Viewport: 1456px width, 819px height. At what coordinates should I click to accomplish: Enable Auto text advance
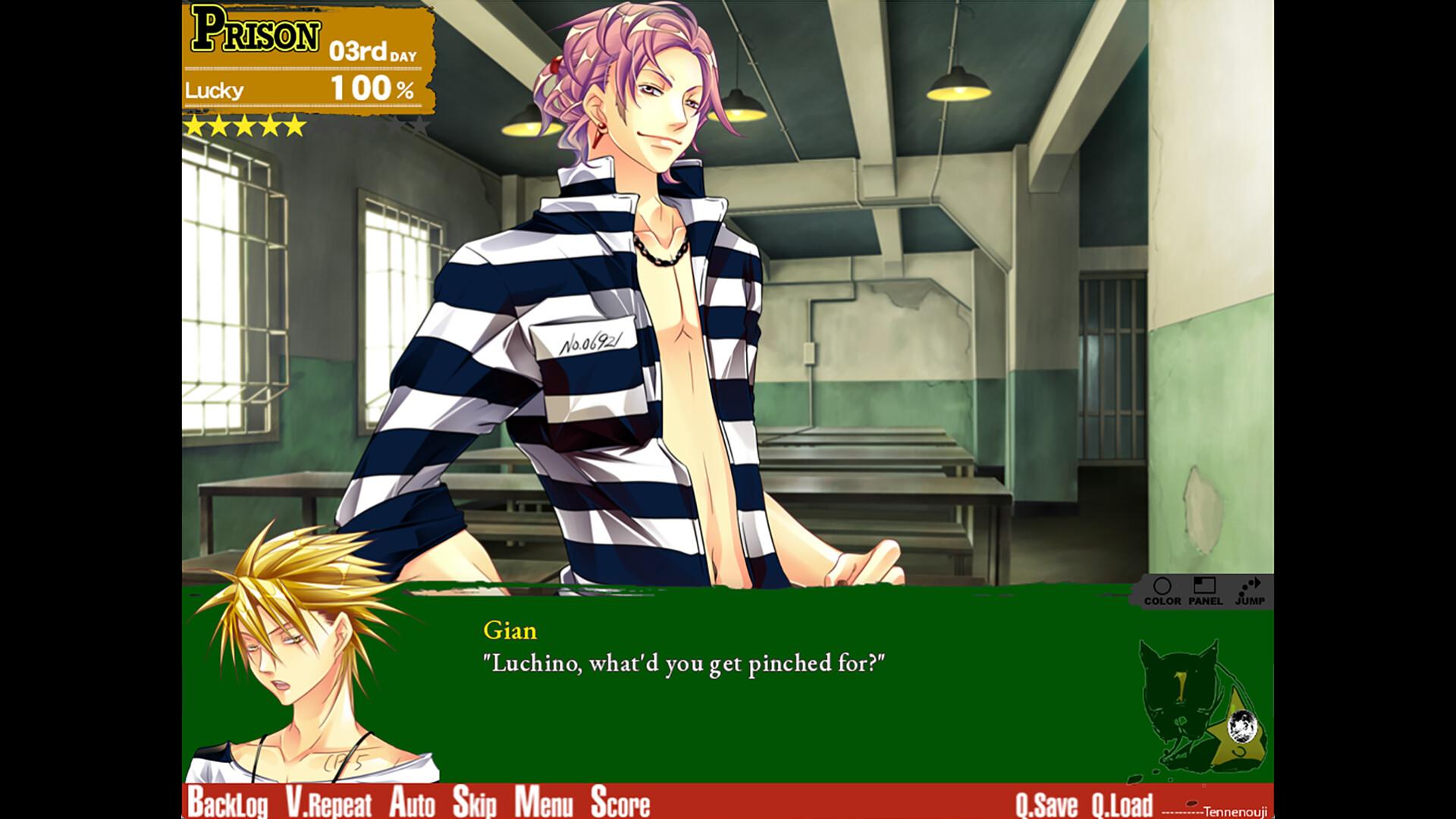click(413, 803)
